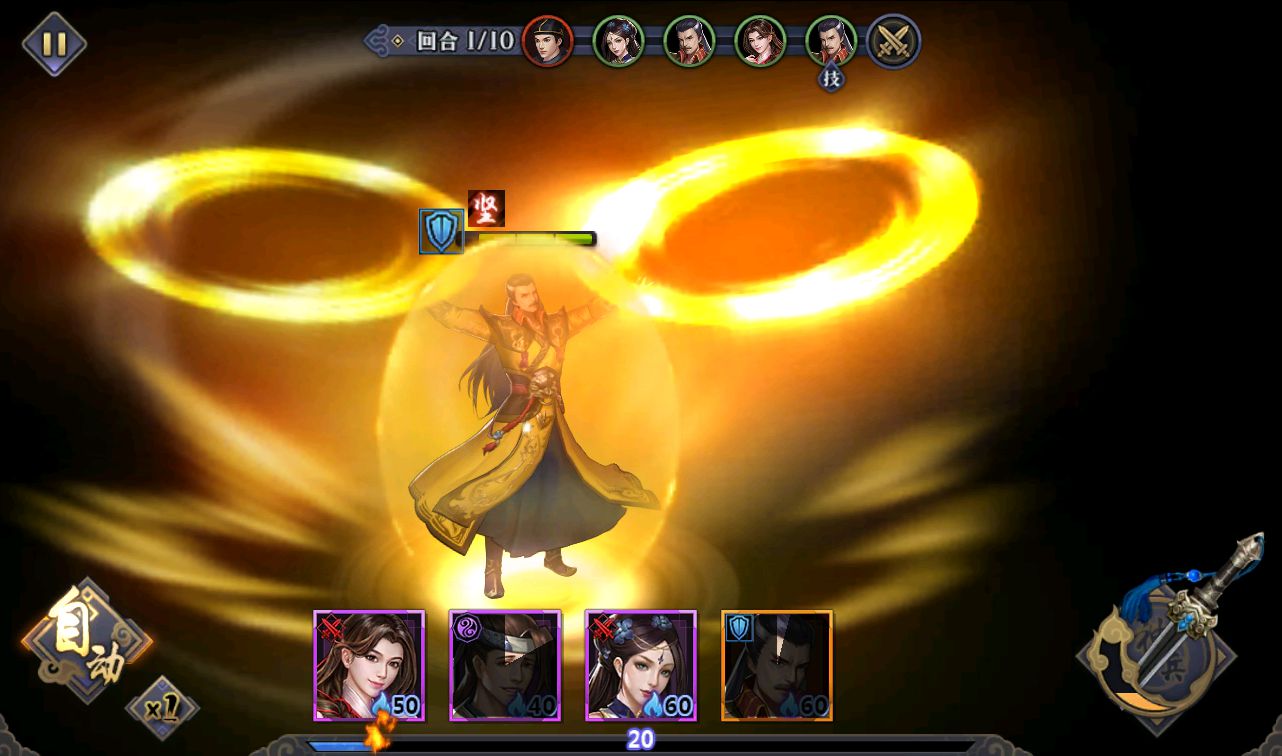
Task: Toggle the 自动 auto-battle button
Action: pos(86,640)
